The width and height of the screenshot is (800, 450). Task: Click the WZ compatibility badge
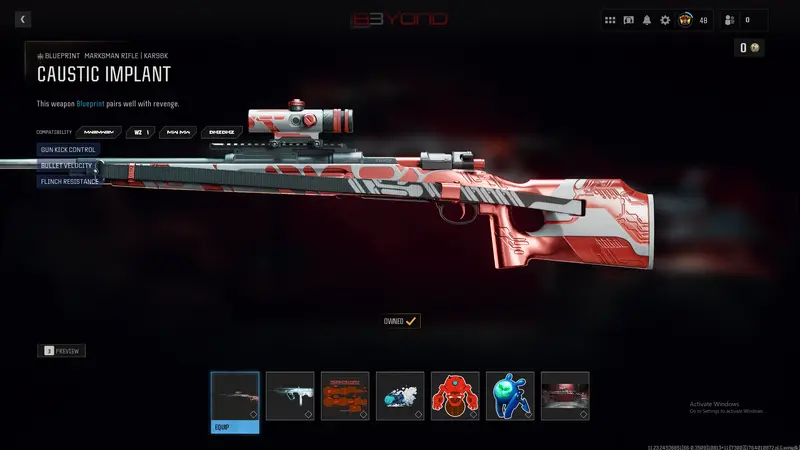pyautogui.click(x=141, y=132)
